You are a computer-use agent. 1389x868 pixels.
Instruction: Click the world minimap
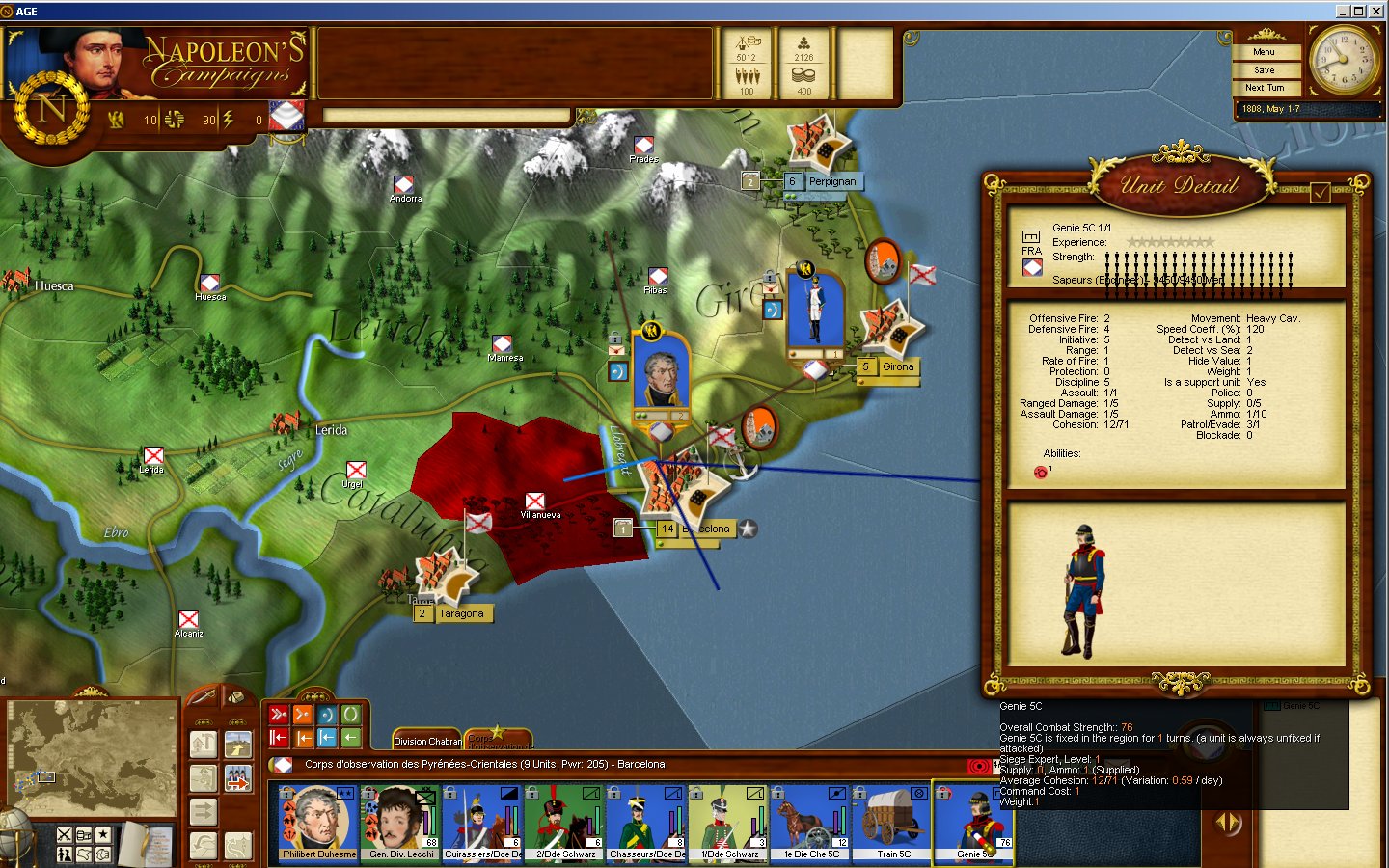[x=92, y=757]
